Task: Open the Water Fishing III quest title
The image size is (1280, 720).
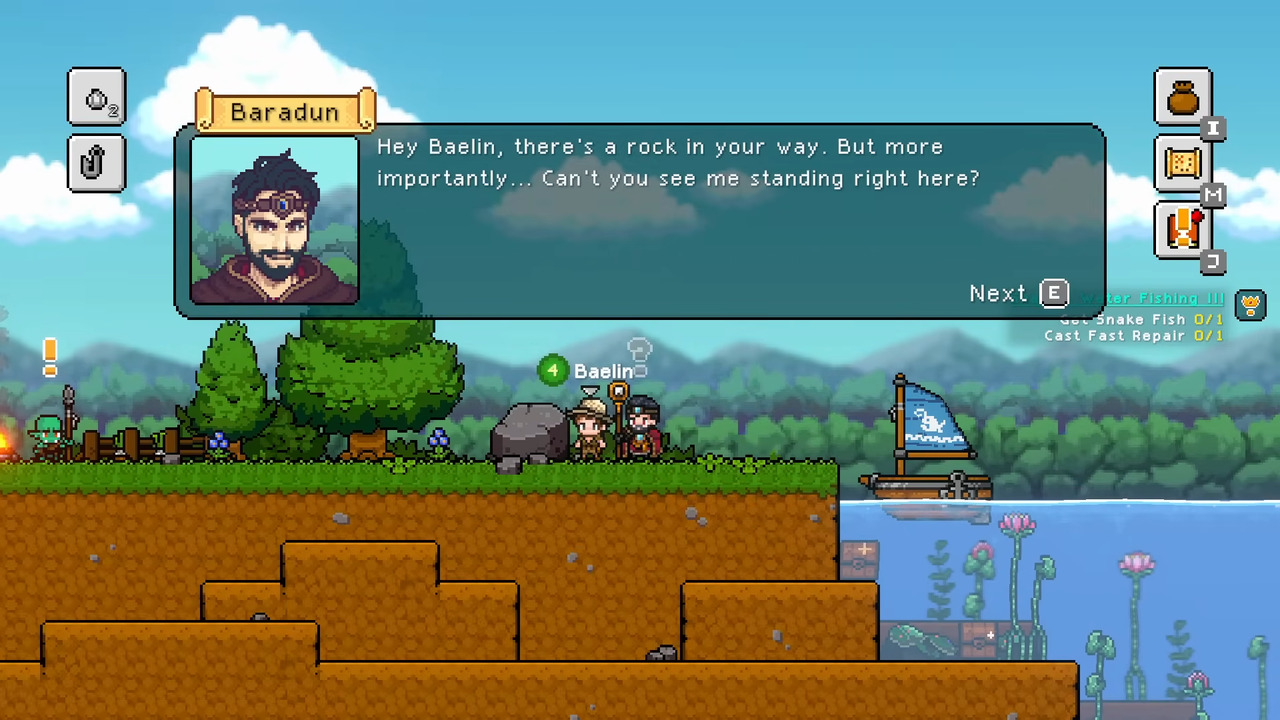Action: tap(1160, 299)
